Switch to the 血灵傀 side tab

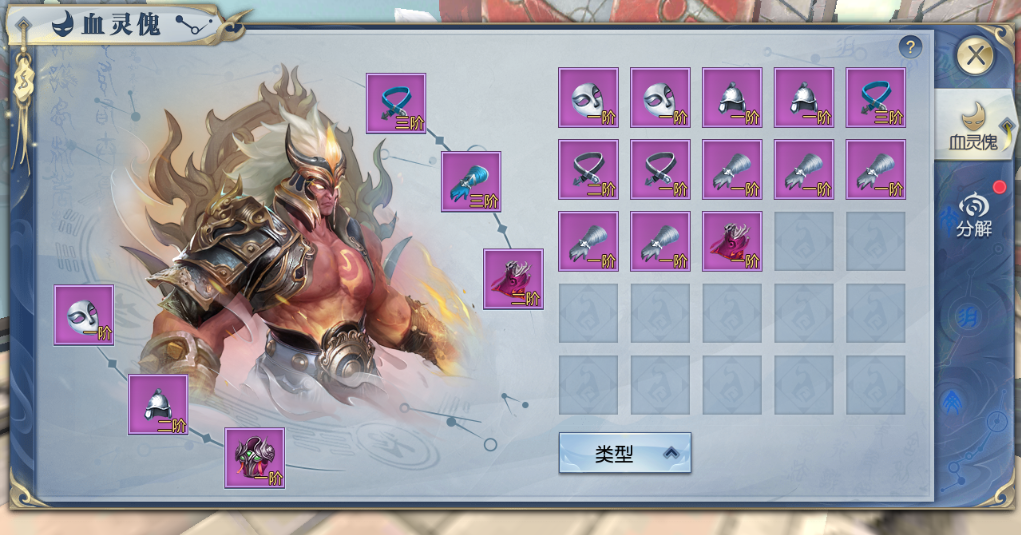[x=973, y=125]
